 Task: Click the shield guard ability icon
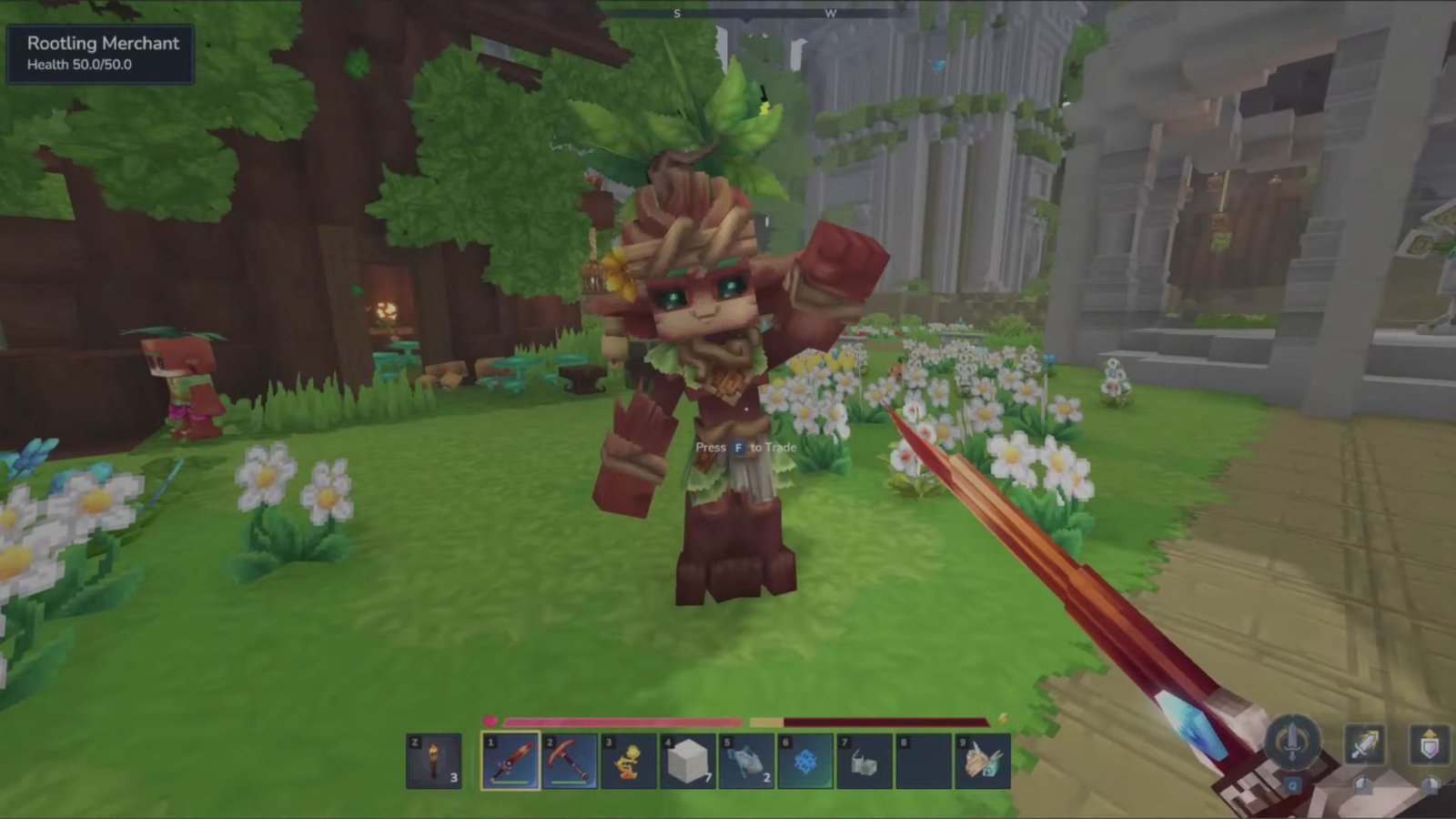click(1430, 744)
